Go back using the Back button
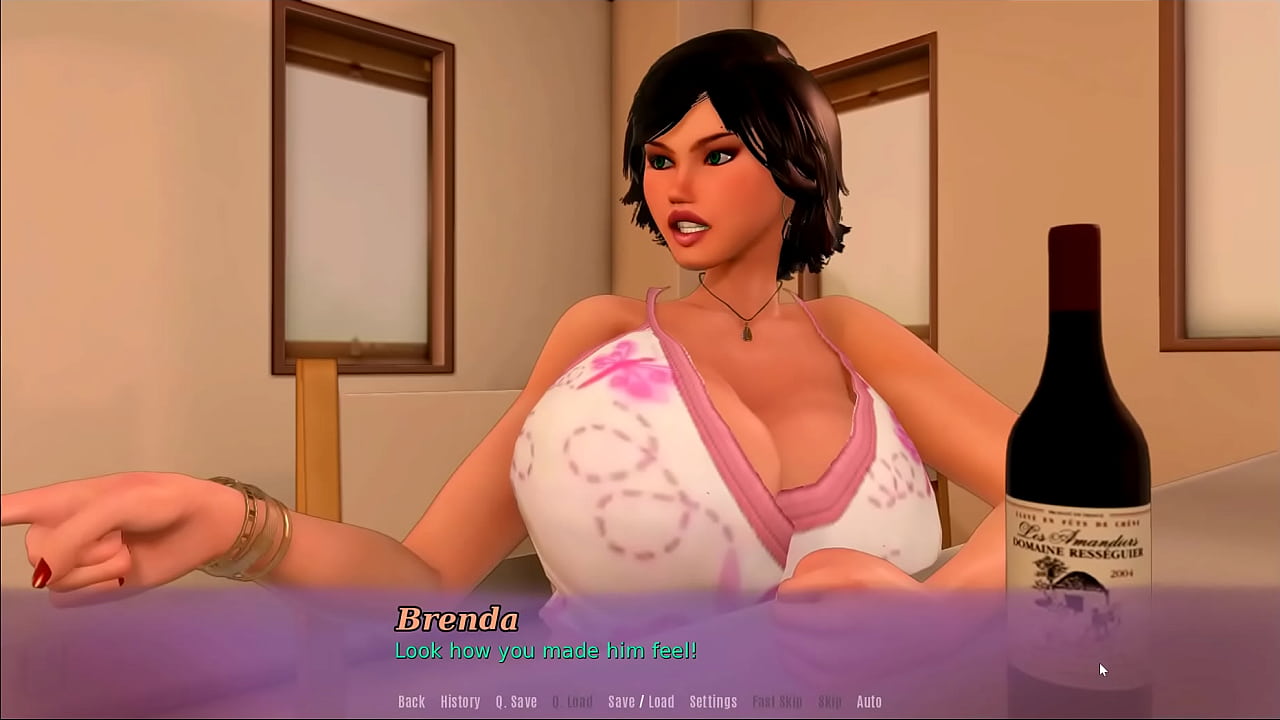Screen dimensions: 1280x720 (411, 702)
